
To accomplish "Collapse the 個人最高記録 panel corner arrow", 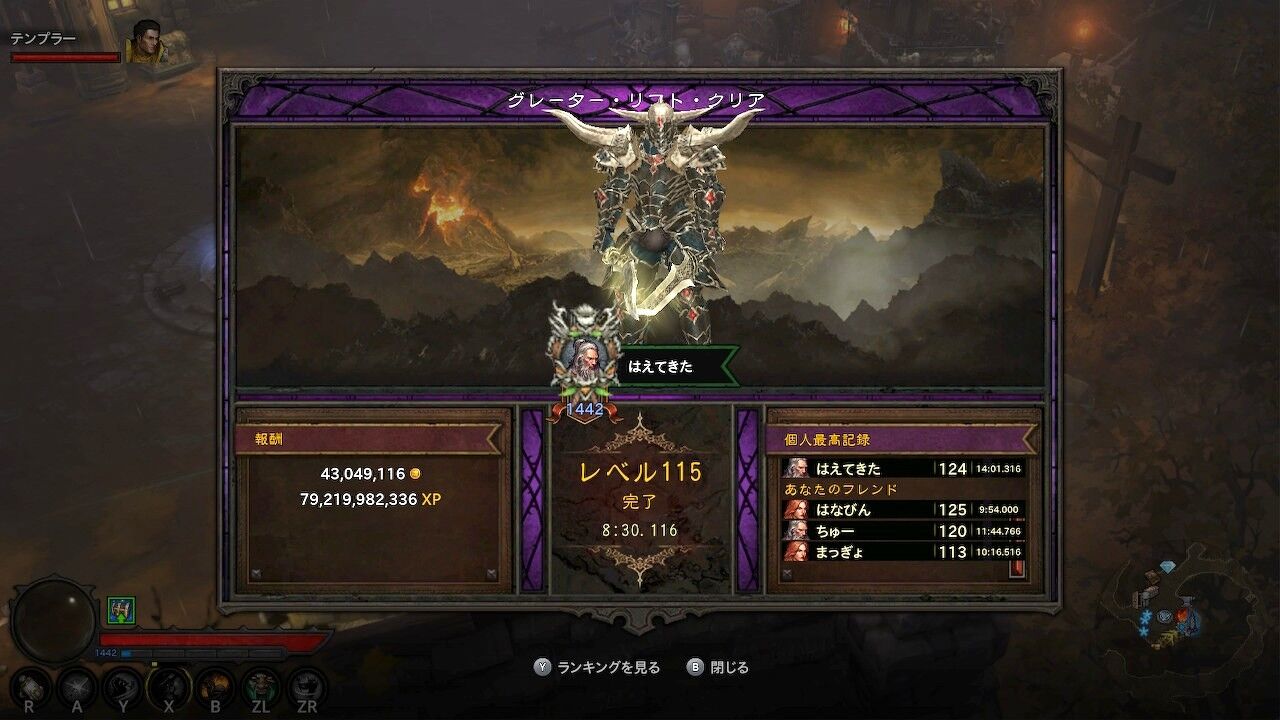I will [787, 572].
